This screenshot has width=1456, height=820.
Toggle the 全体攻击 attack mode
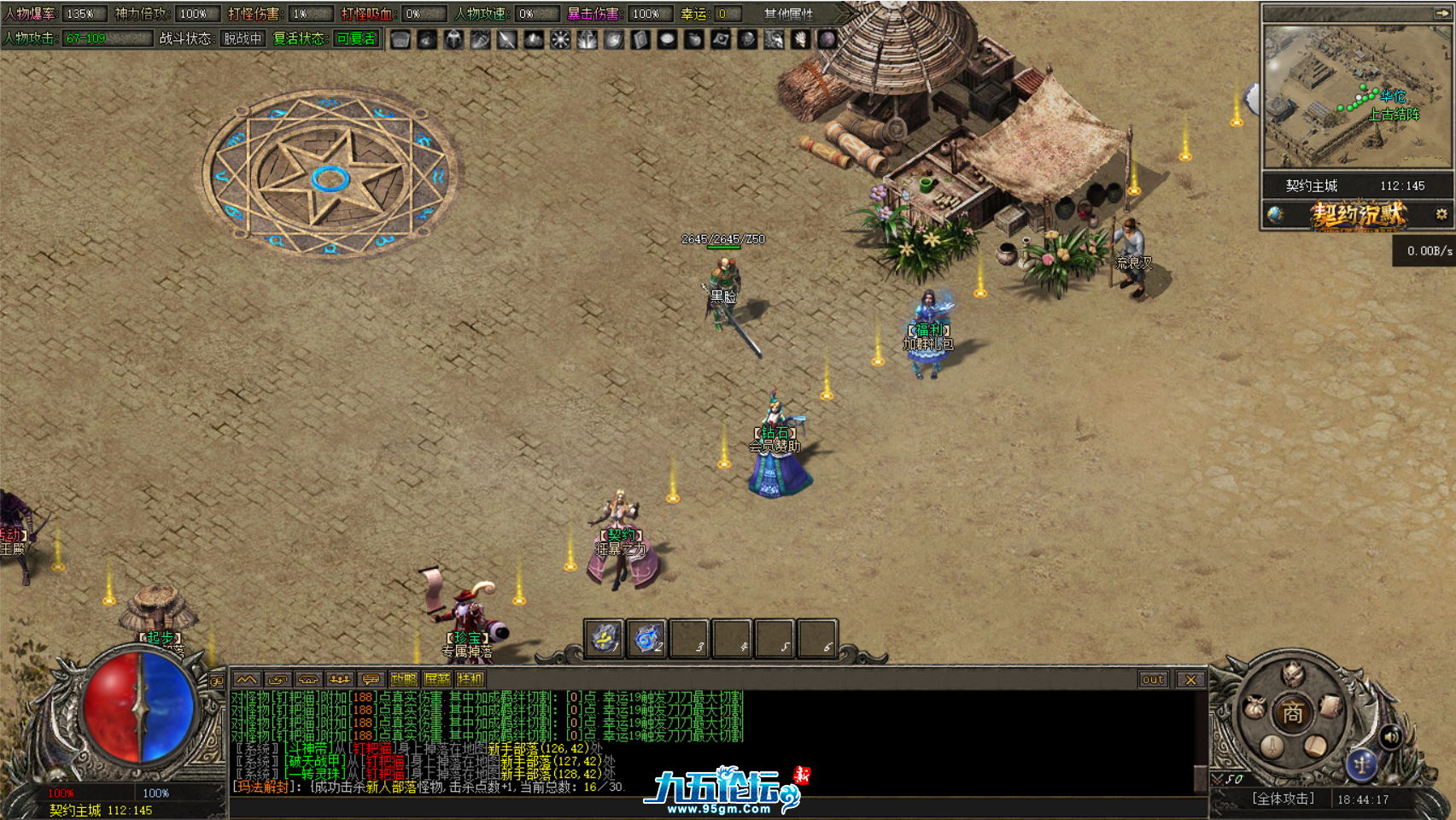pos(1284,797)
